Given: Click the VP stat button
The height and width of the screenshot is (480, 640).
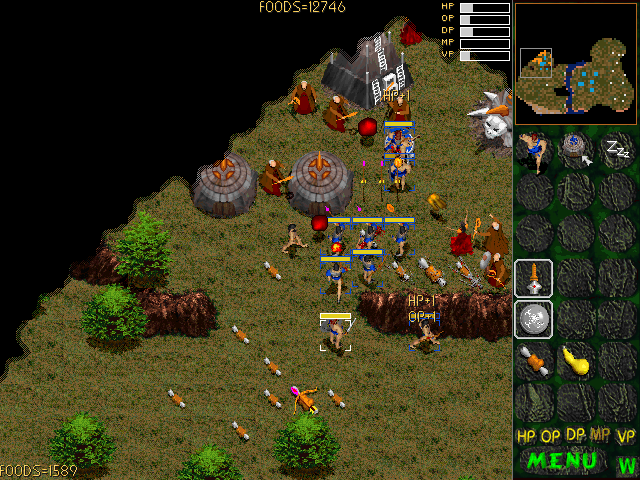Looking at the screenshot, I should [626, 436].
